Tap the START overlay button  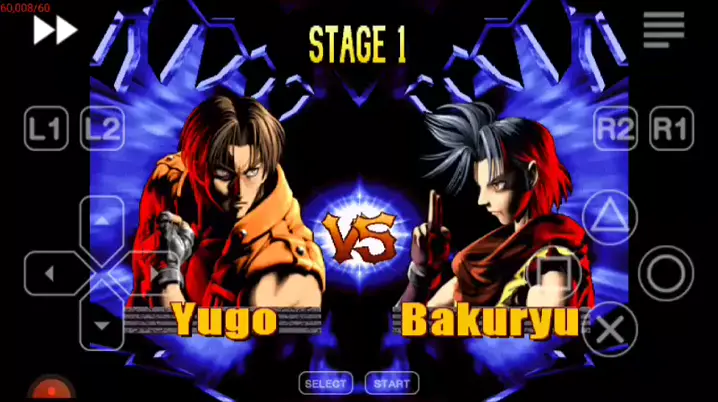(x=392, y=383)
